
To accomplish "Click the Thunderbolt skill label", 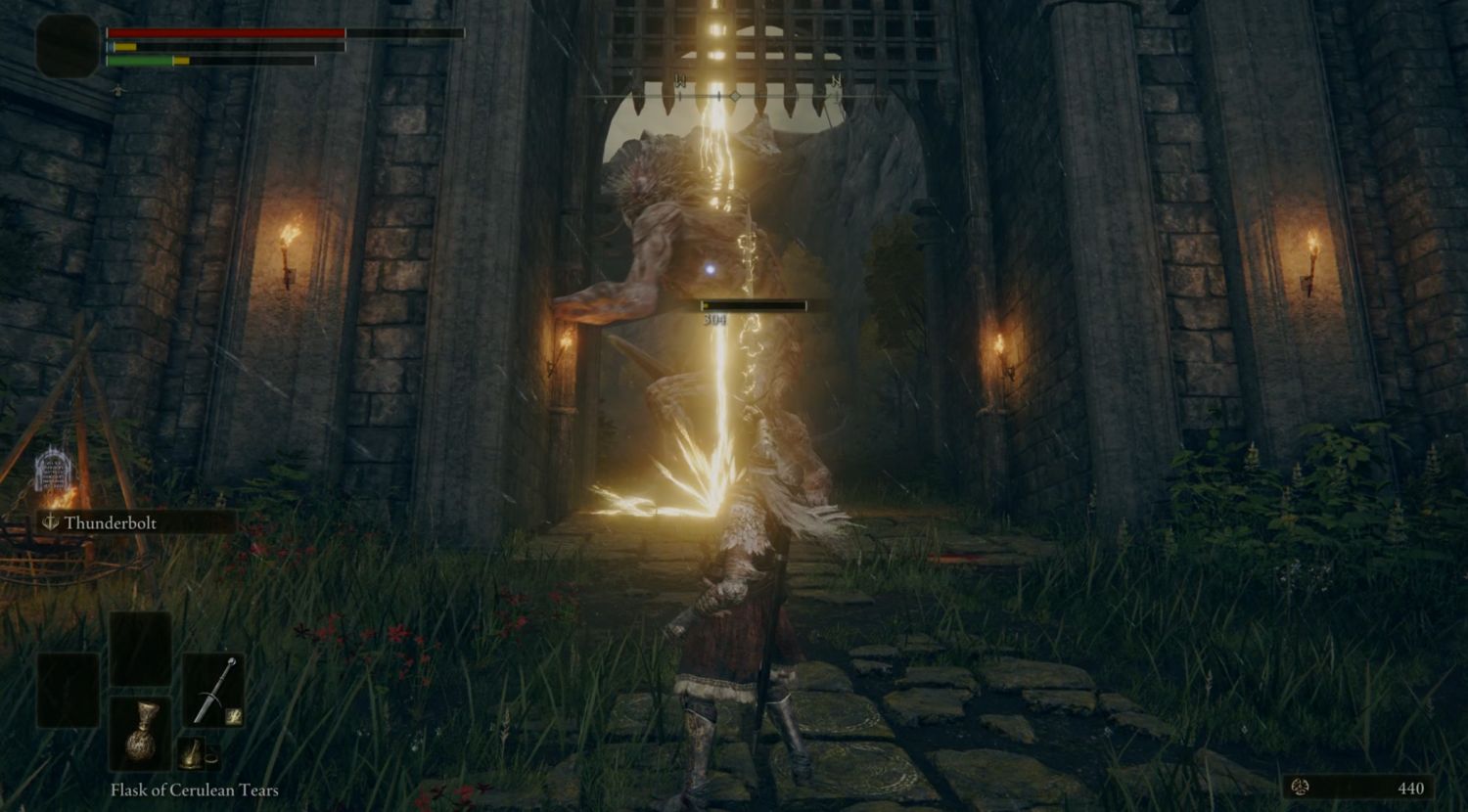I will (110, 522).
